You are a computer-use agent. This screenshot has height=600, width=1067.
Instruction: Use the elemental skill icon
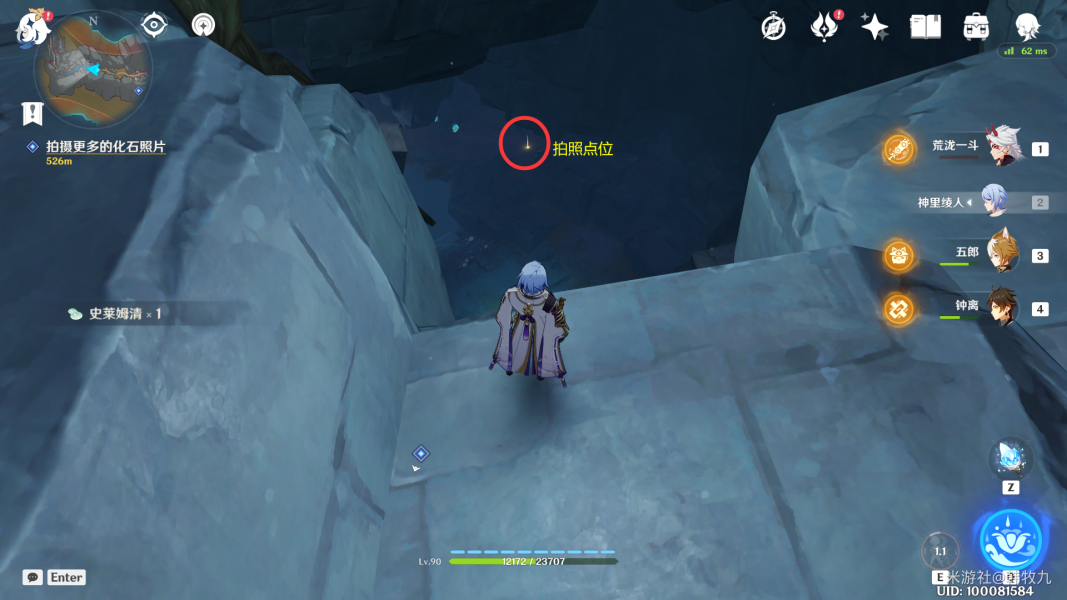click(940, 551)
